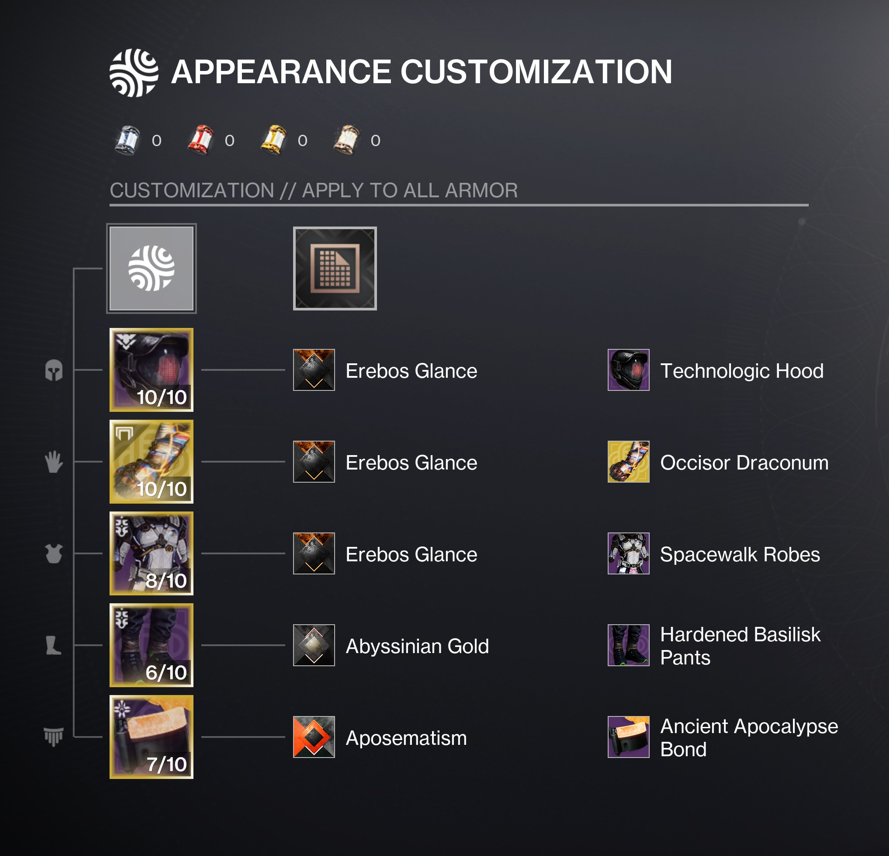Open the apply-to-all shader grid slot

click(x=335, y=268)
